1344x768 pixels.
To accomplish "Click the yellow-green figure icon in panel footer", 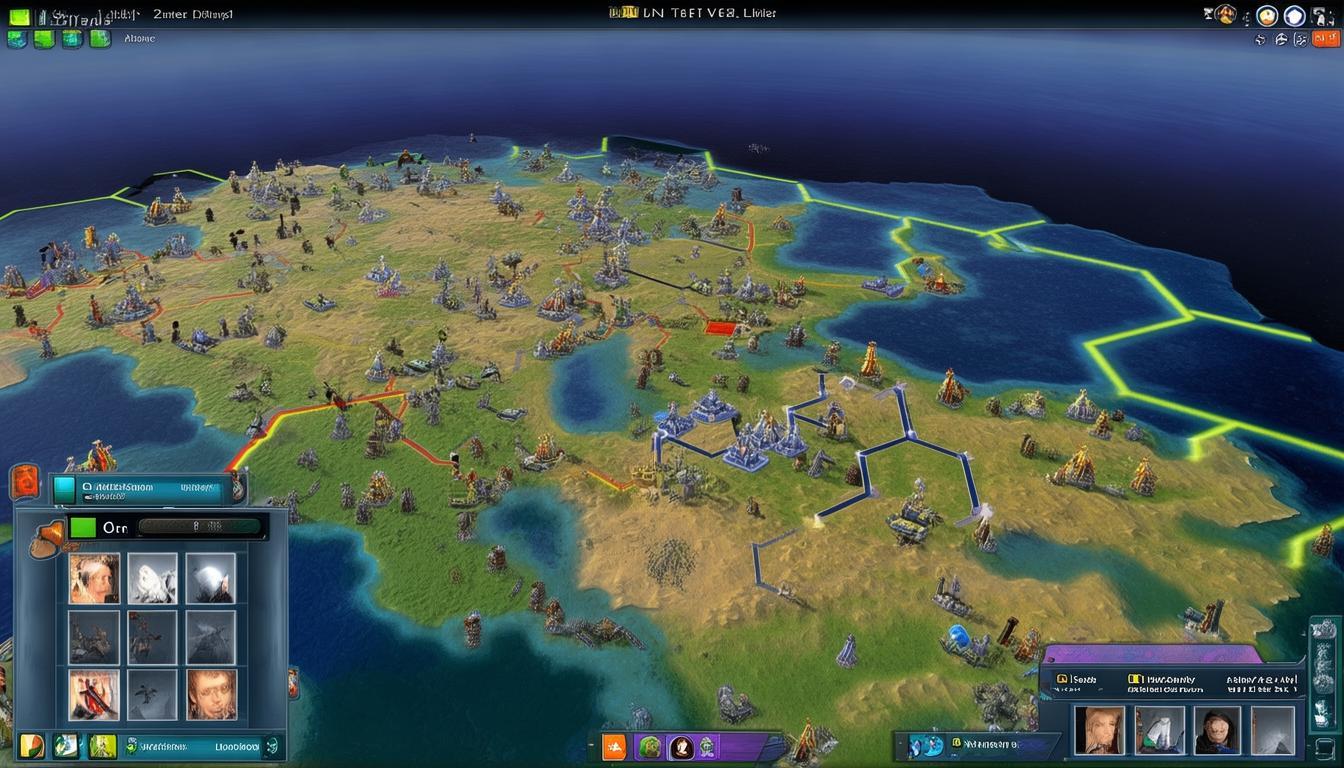I will coord(103,746).
